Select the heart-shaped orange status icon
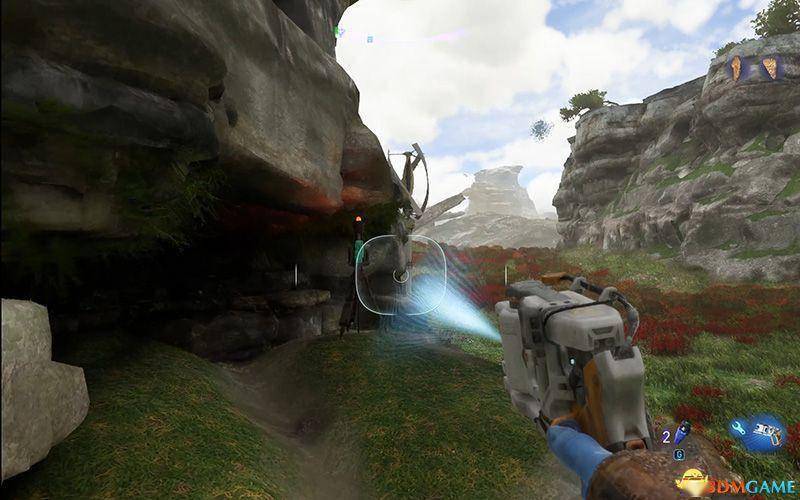Viewport: 800px width, 500px height. coord(768,67)
